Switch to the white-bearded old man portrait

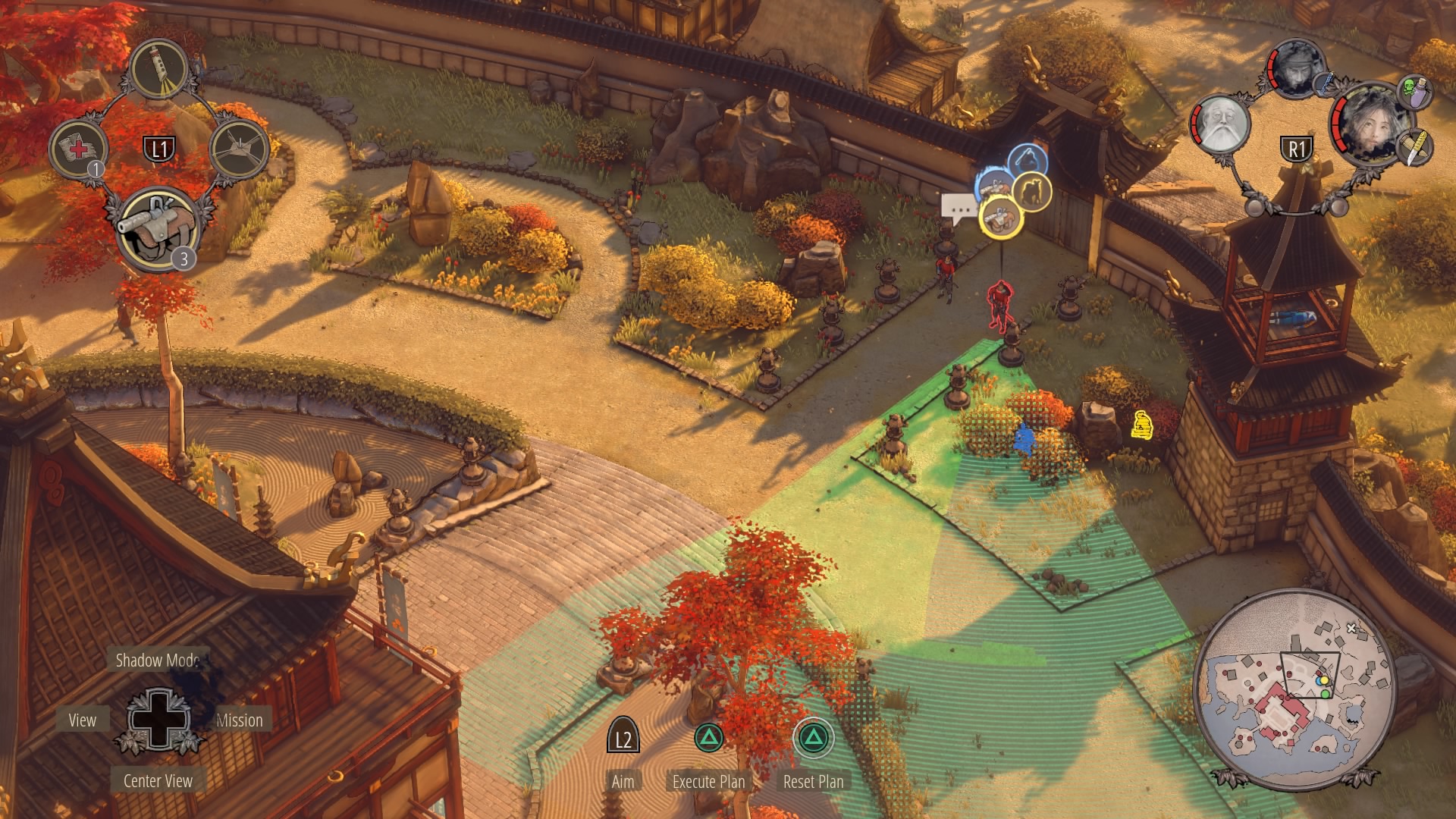coord(1221,124)
